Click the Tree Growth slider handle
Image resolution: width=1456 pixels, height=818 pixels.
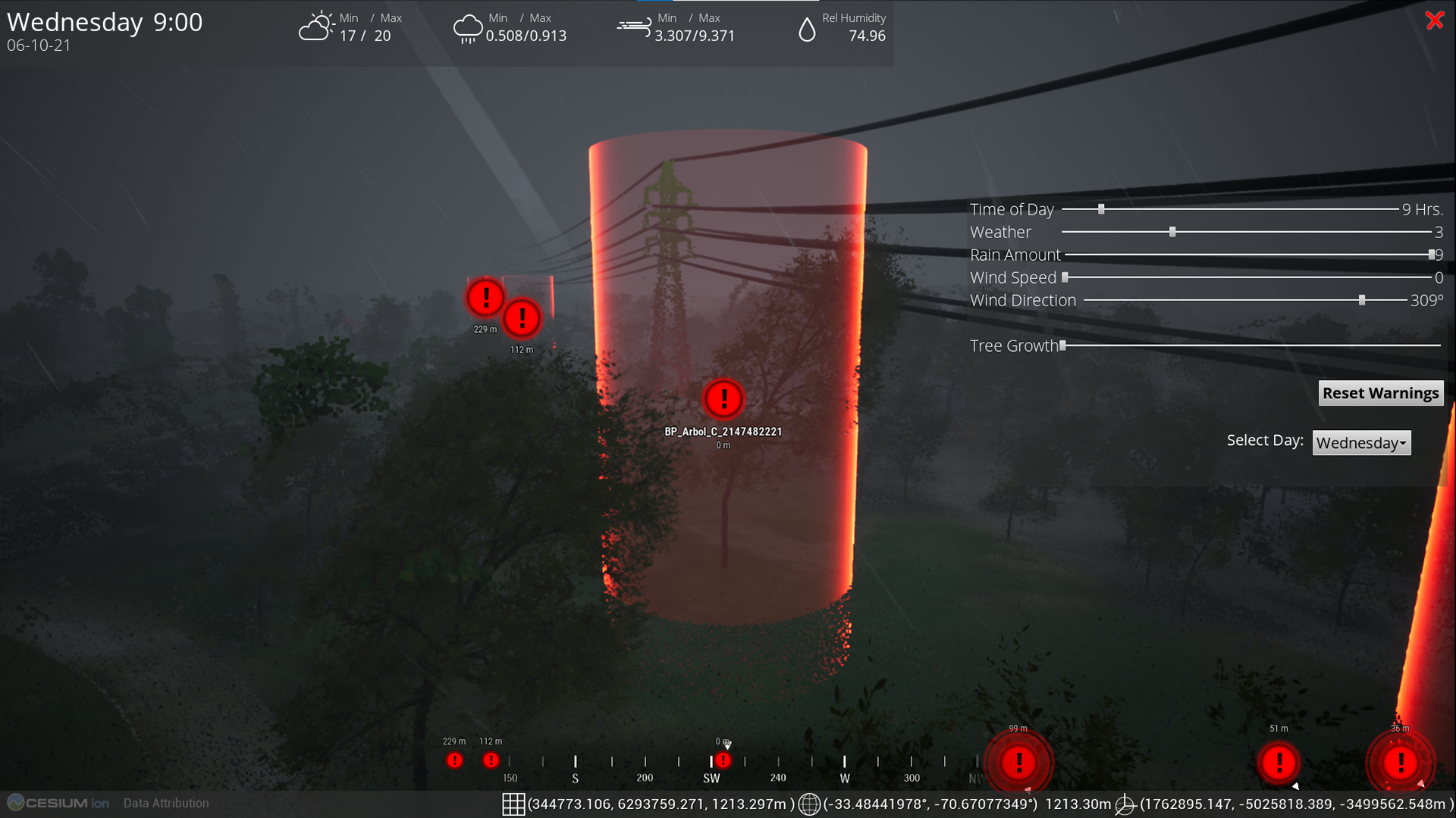(1063, 346)
